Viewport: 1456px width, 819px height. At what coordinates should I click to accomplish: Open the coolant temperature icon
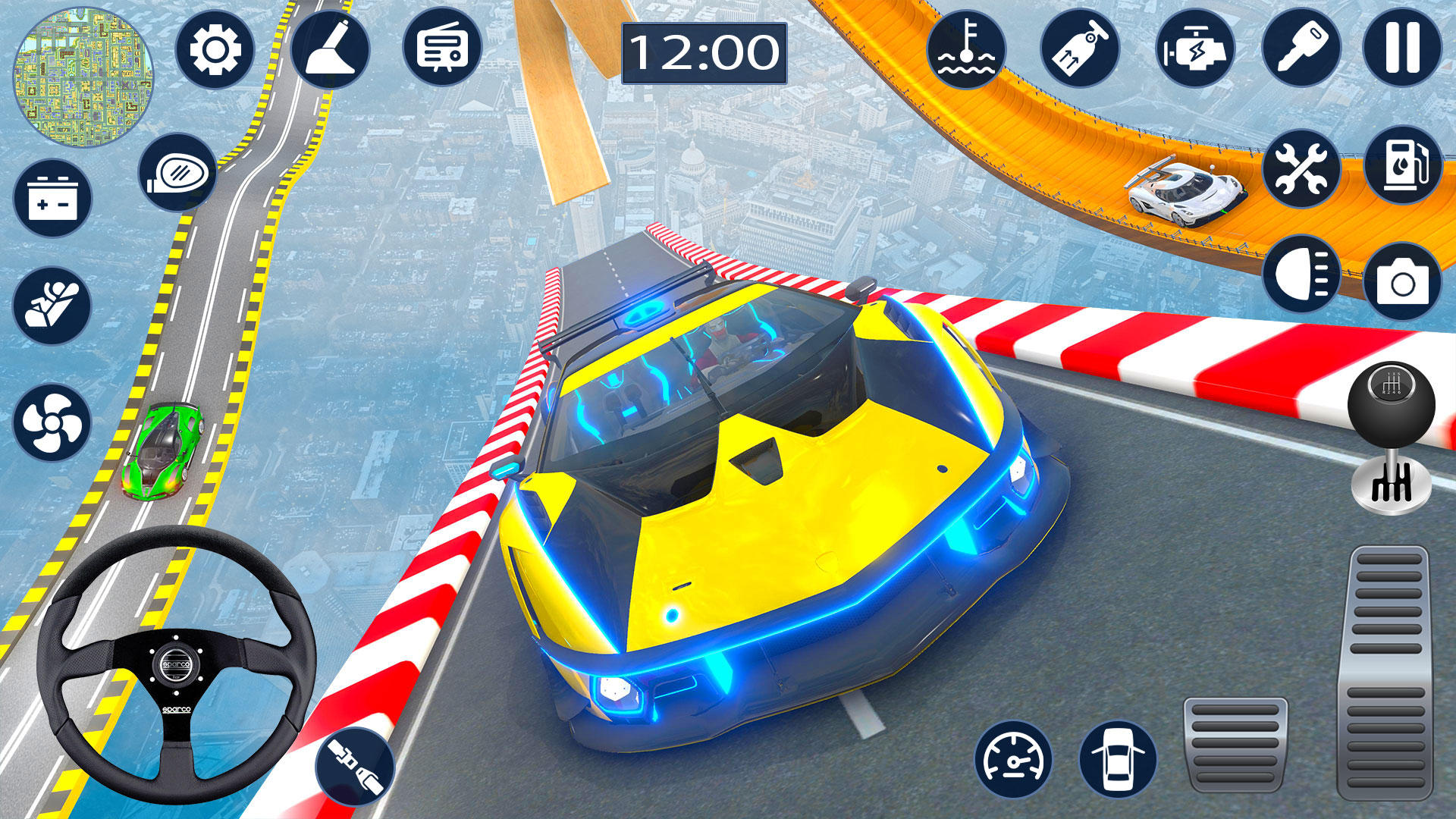coord(968,49)
